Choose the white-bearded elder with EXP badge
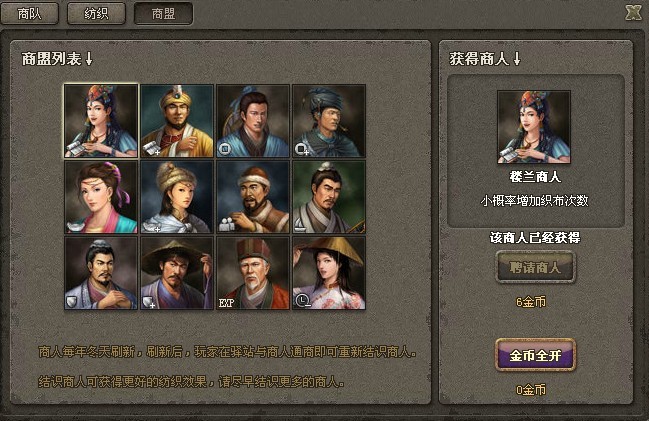Viewport: 649px width, 421px height. coord(253,272)
